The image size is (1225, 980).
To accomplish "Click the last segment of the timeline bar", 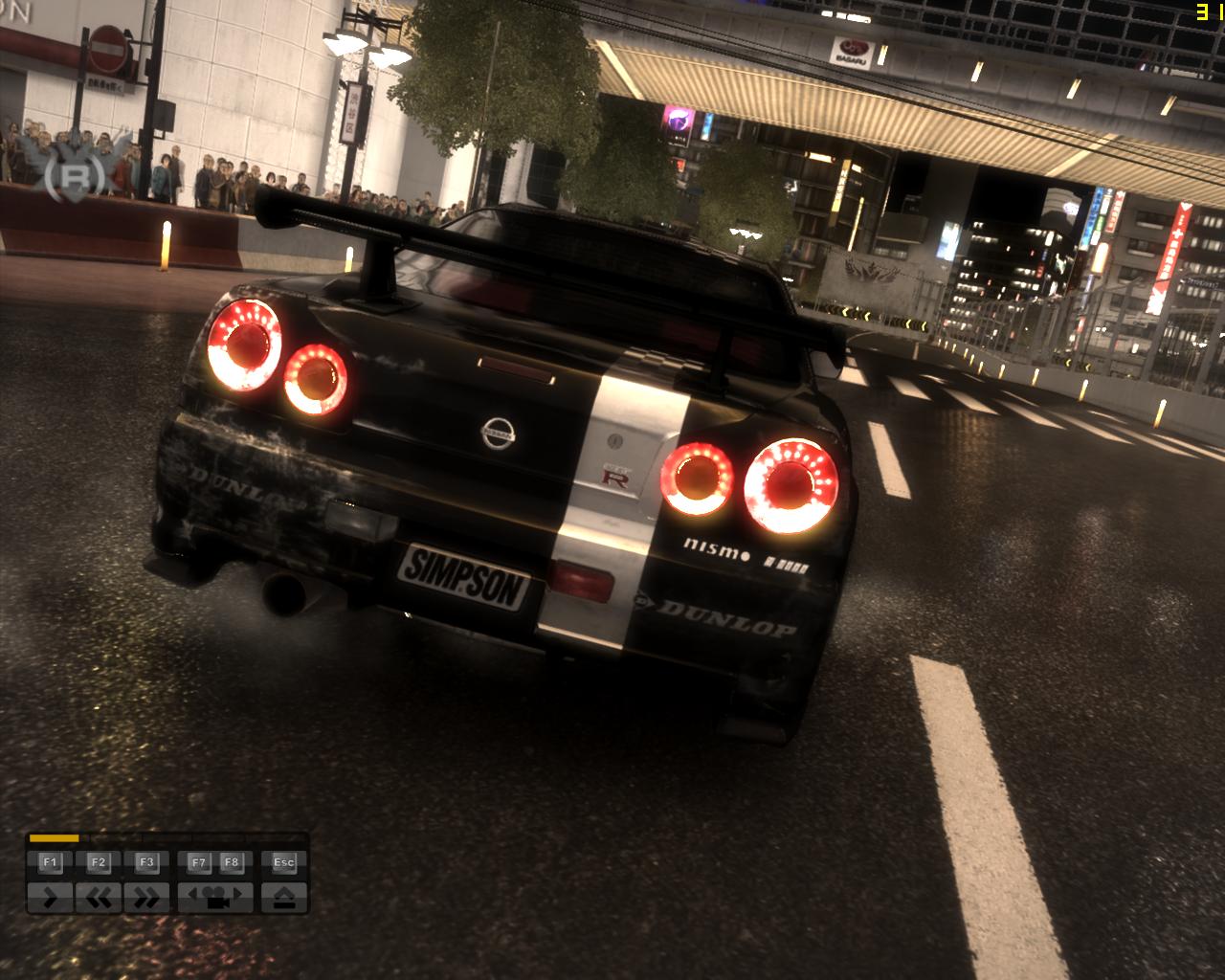I will coord(274,837).
